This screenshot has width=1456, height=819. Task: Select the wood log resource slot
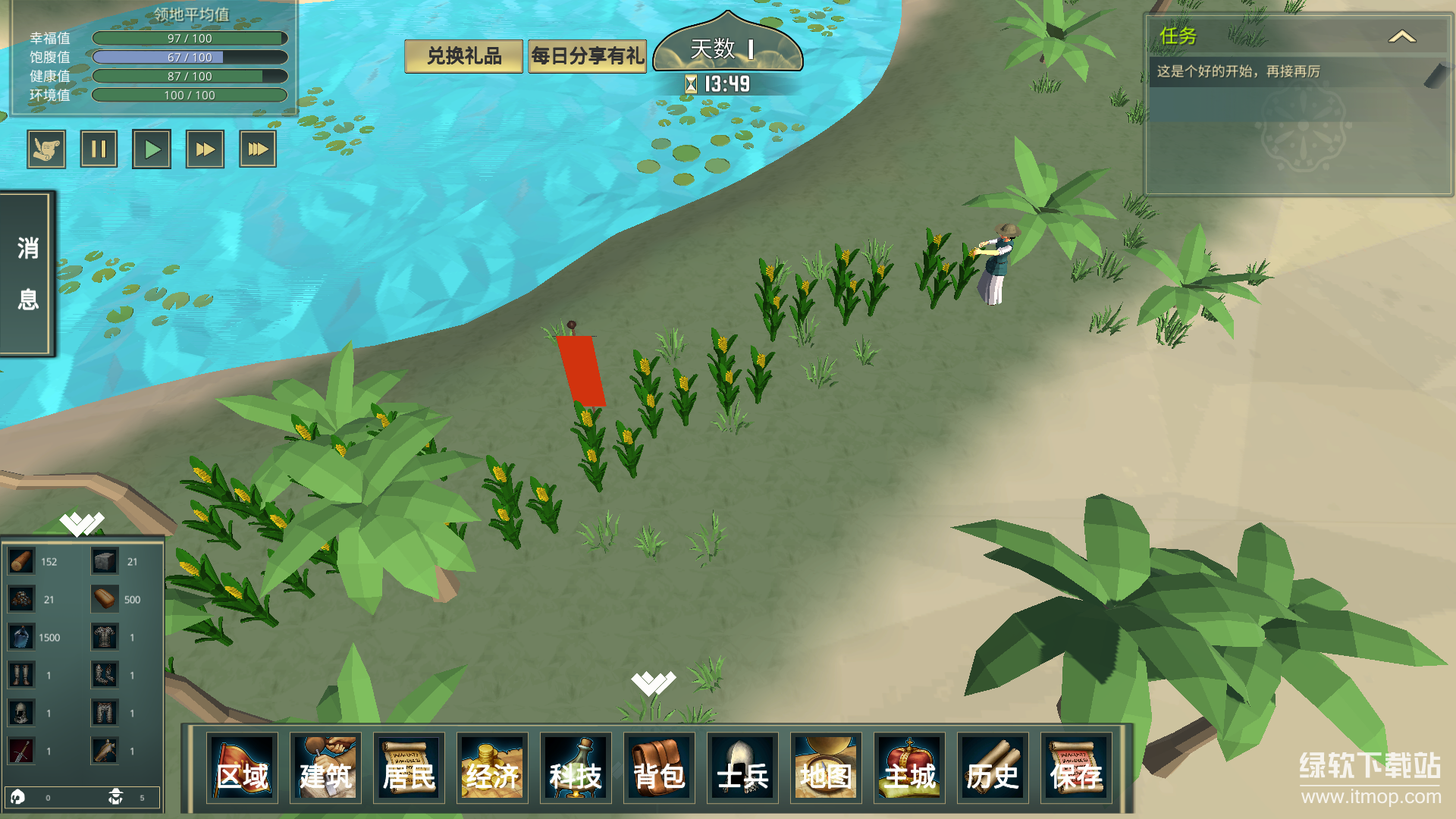[21, 561]
